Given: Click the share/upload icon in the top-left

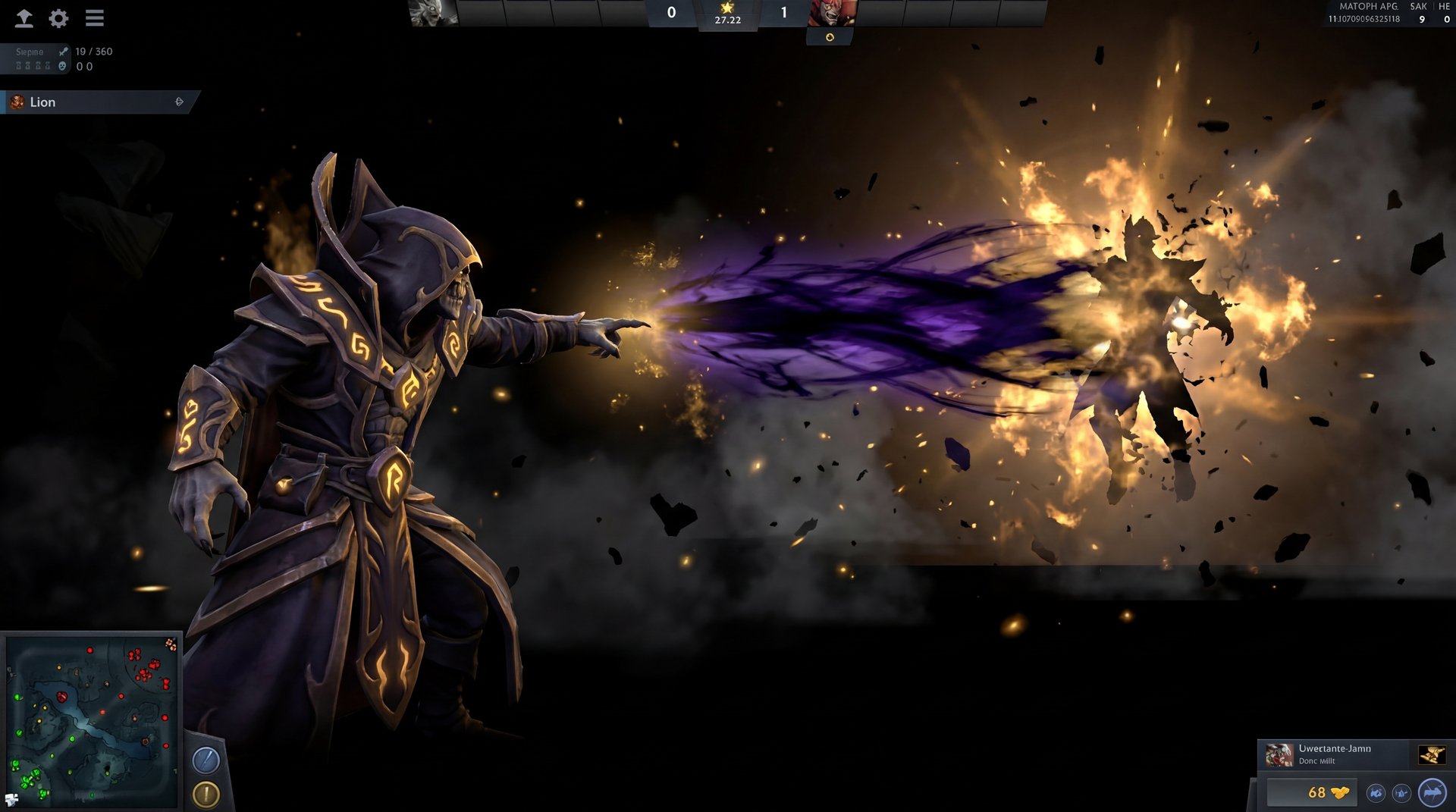Looking at the screenshot, I should pyautogui.click(x=24, y=18).
